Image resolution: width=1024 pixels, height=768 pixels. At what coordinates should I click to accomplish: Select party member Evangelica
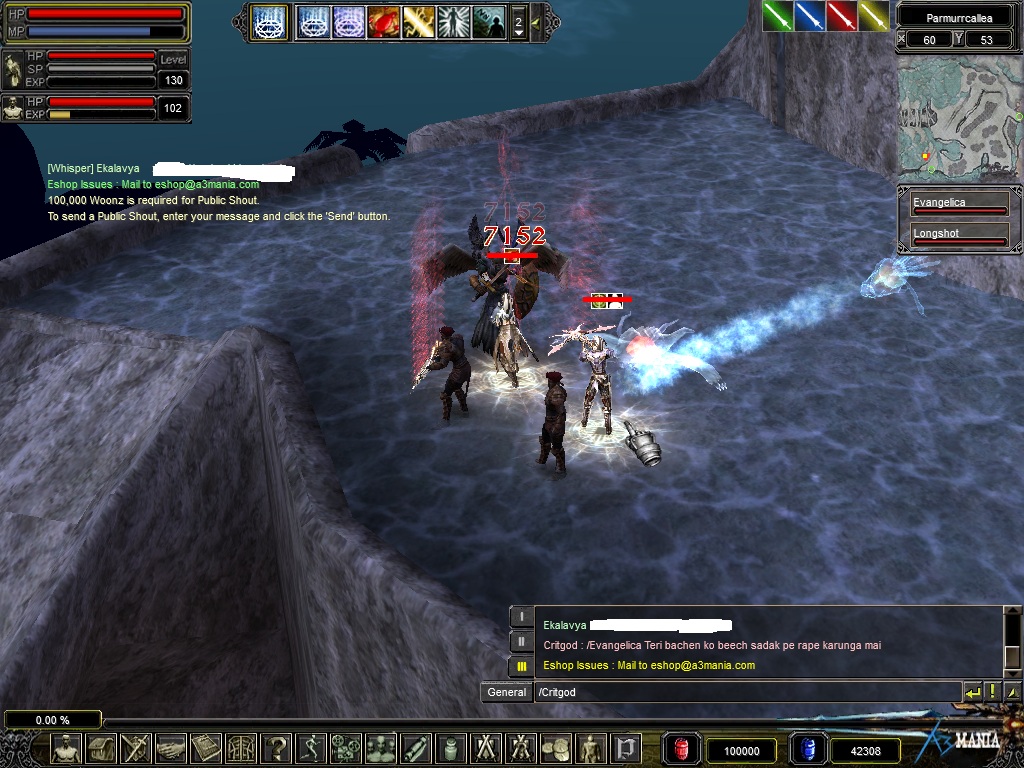pyautogui.click(x=958, y=206)
